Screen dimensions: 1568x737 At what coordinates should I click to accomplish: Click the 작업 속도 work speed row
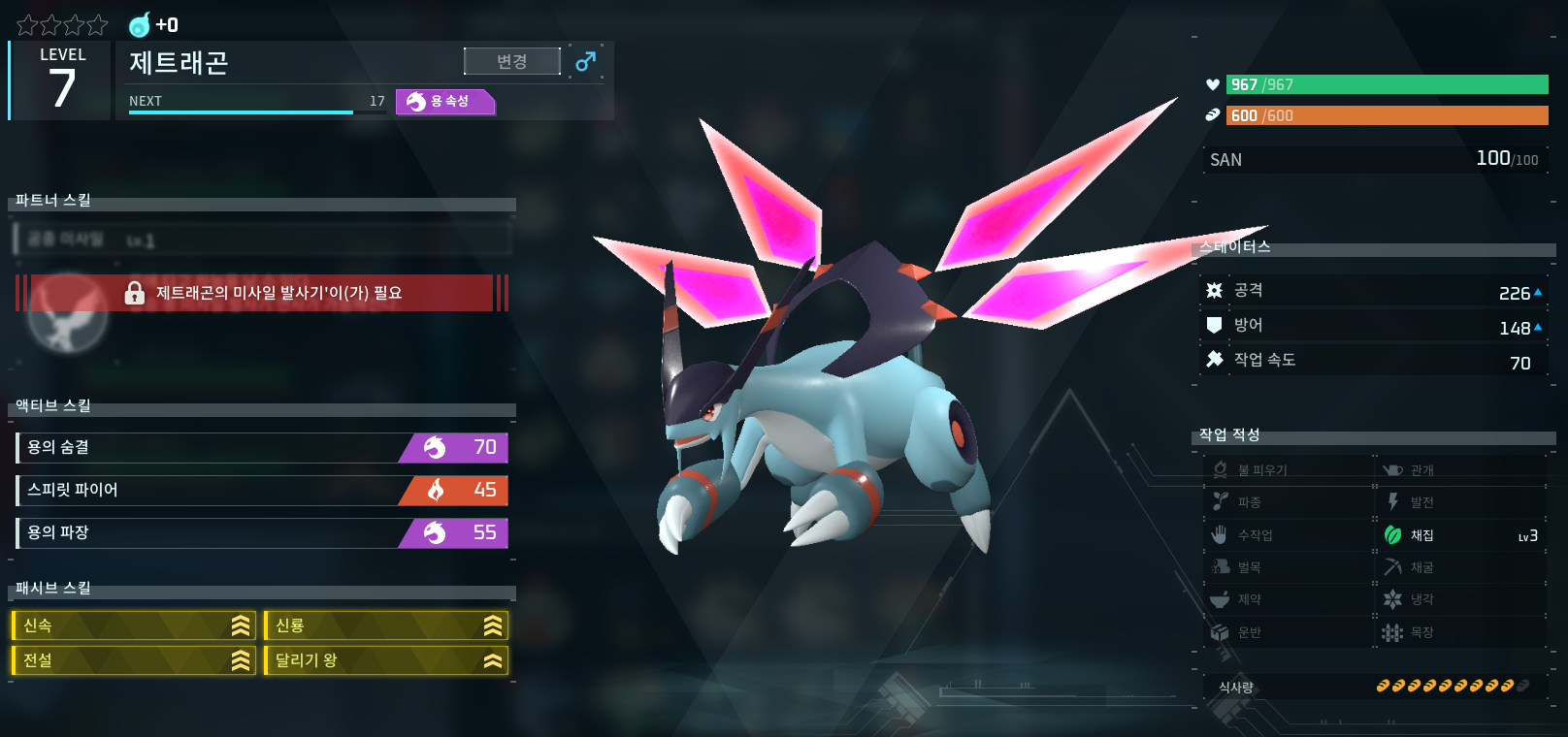click(1373, 361)
